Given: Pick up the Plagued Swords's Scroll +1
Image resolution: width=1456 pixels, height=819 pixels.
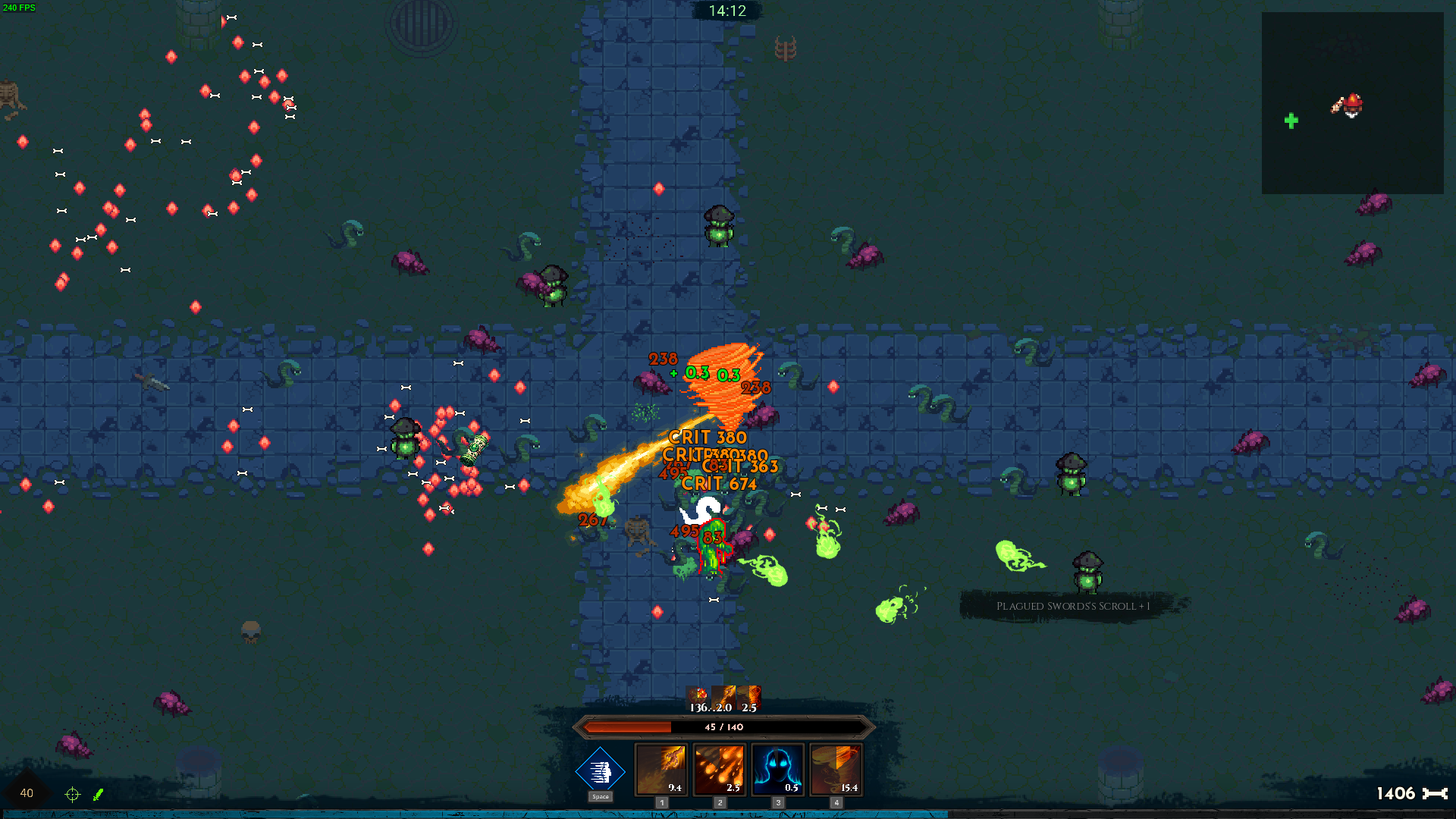Looking at the screenshot, I should tap(1073, 606).
